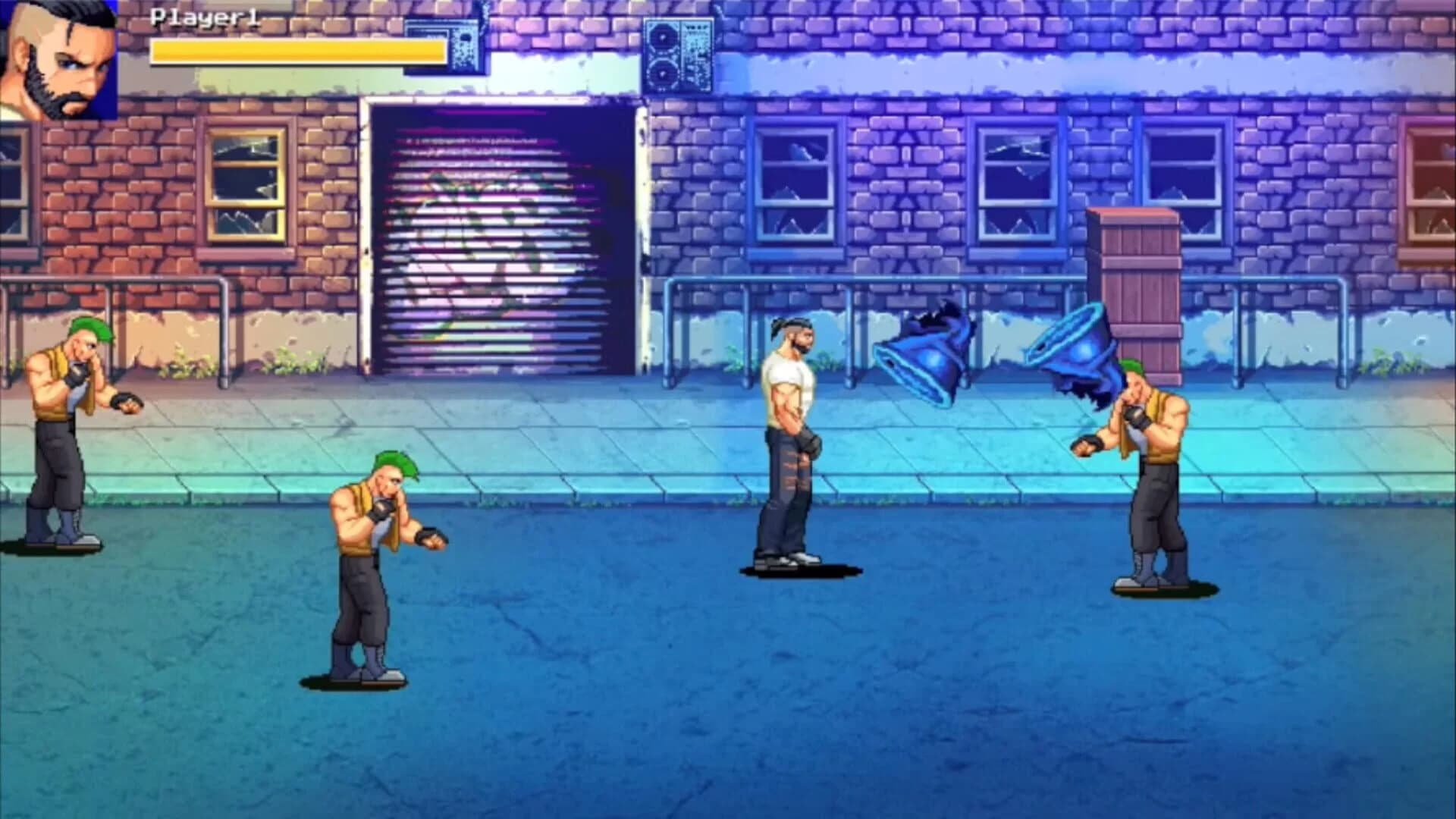The width and height of the screenshot is (1456, 819).
Task: Click the yellow health bar
Action: coord(296,53)
